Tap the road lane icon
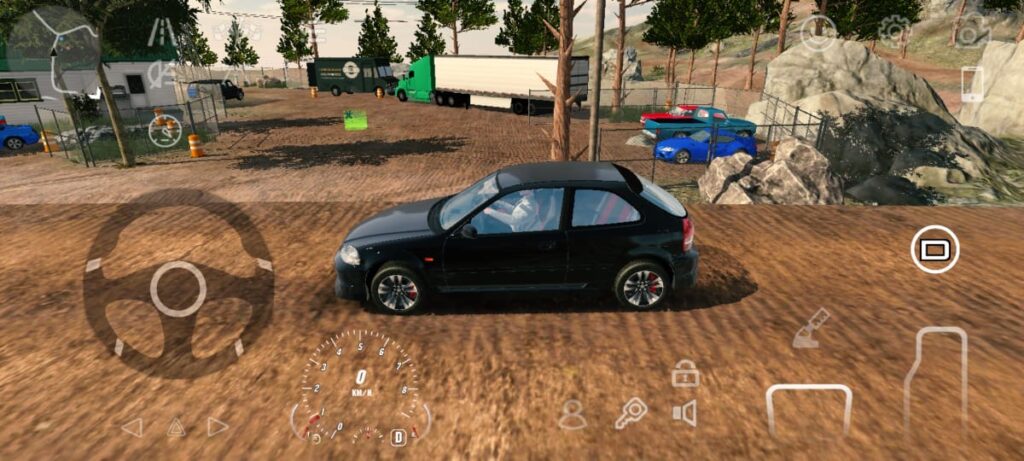The image size is (1024, 461). (160, 32)
